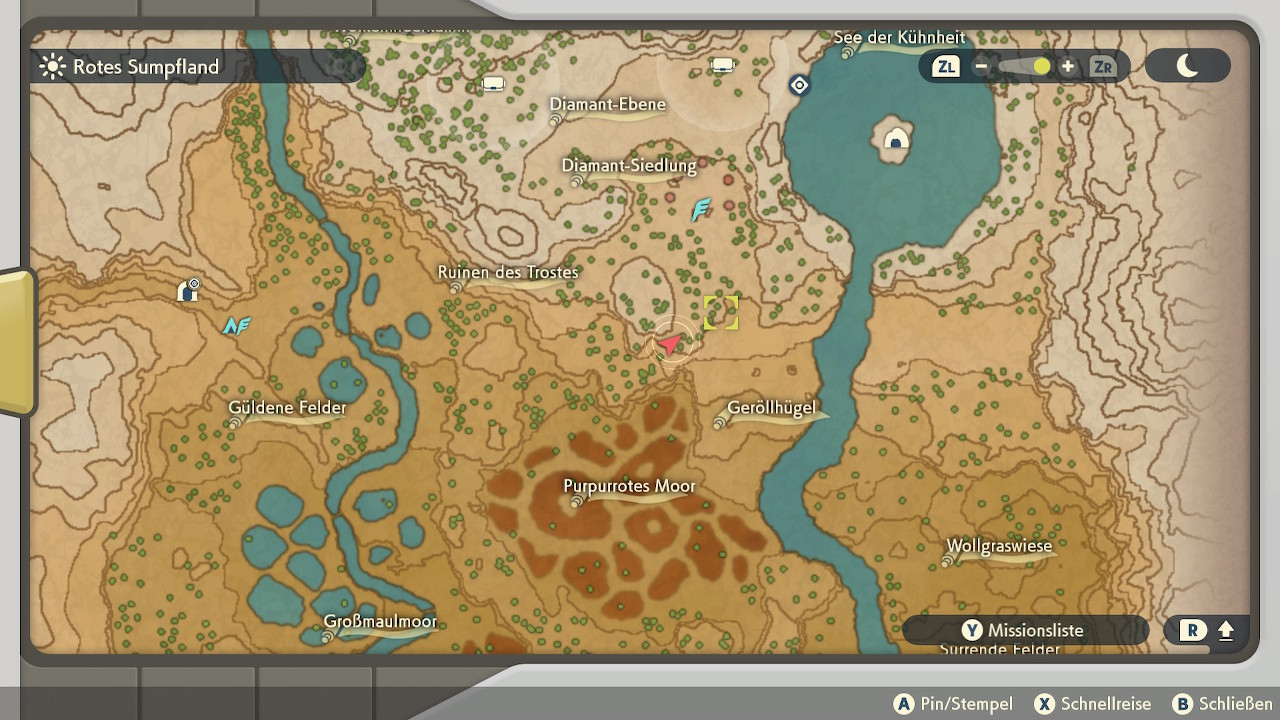Click the cave icon on the lake island

(897, 141)
